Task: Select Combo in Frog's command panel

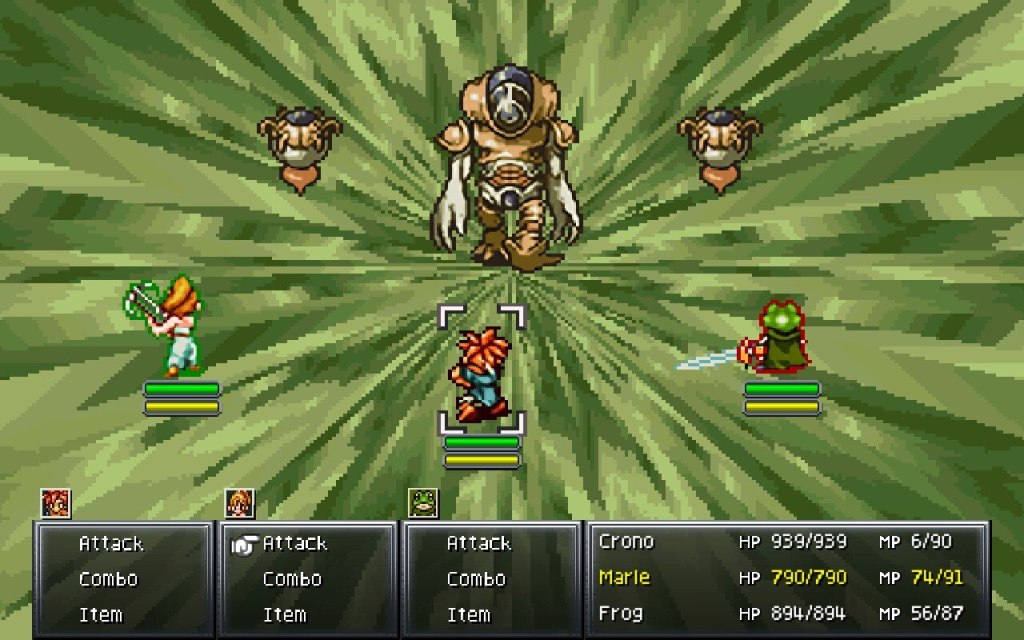Action: (476, 579)
